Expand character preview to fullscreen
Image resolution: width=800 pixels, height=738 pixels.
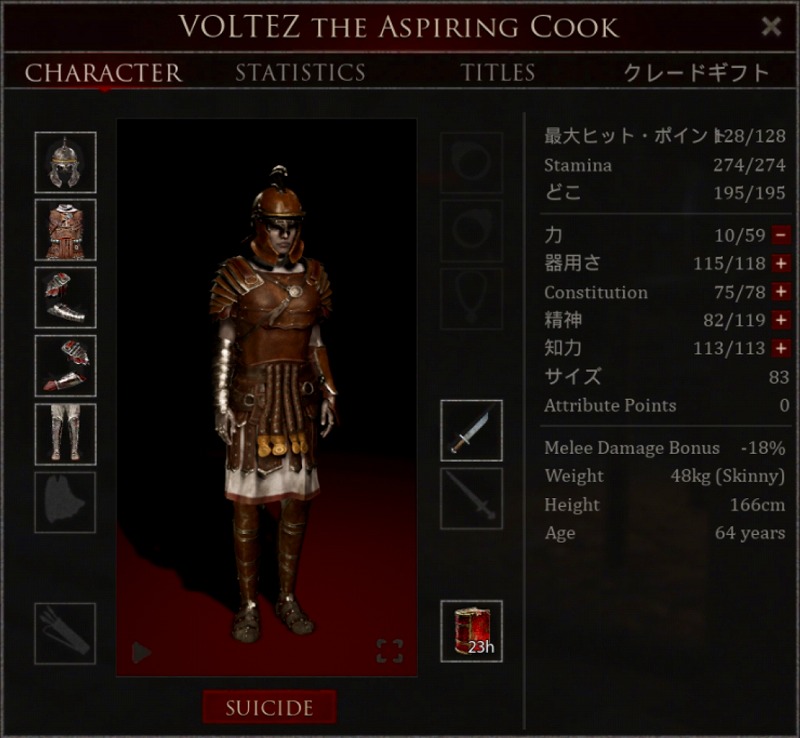(x=390, y=652)
